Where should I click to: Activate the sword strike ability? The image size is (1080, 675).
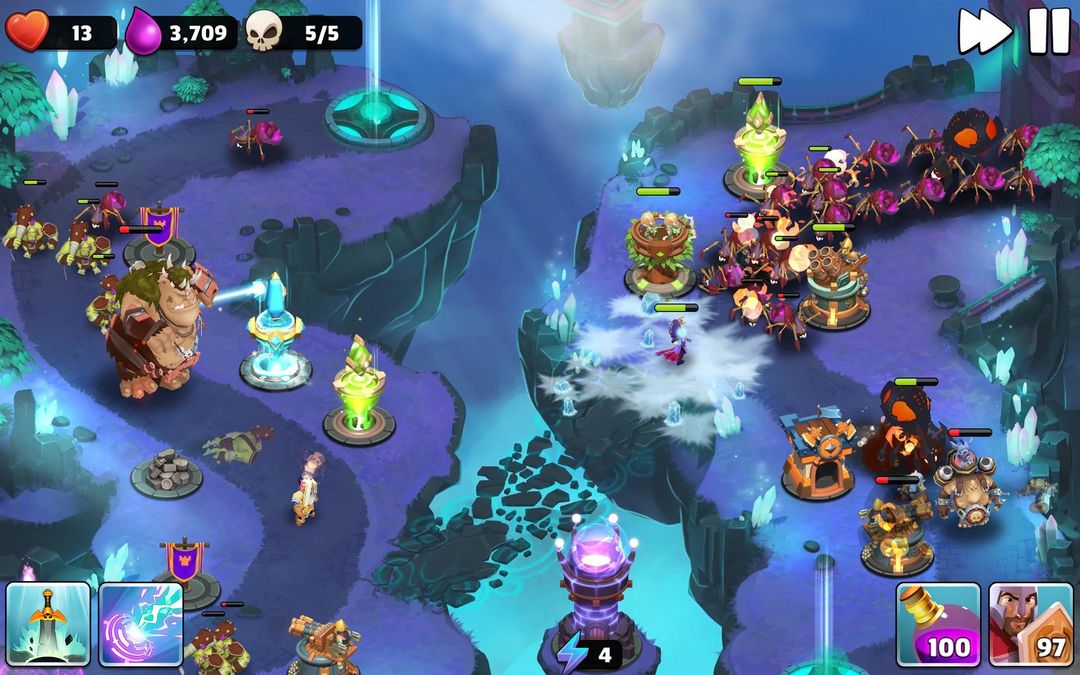tap(47, 624)
